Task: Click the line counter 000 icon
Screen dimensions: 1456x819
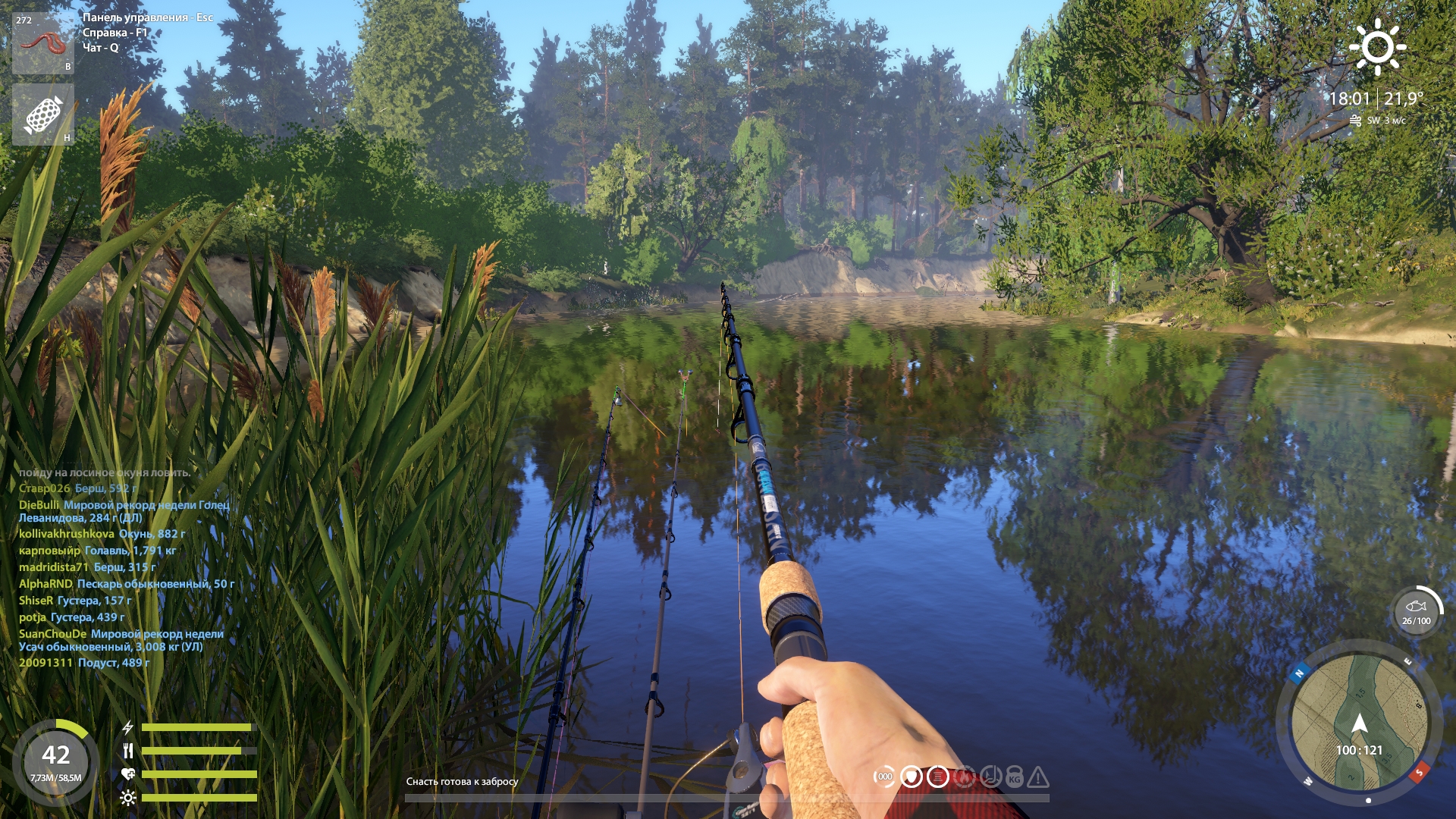Action: click(x=884, y=777)
